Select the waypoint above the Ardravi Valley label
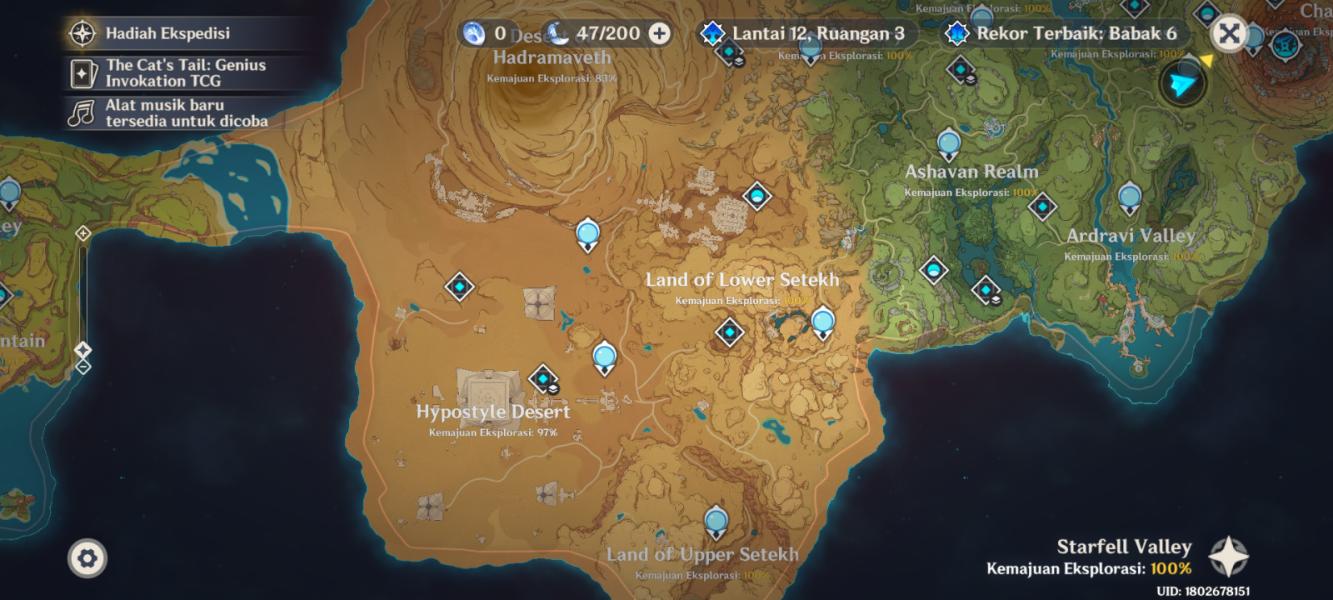 pyautogui.click(x=1130, y=196)
